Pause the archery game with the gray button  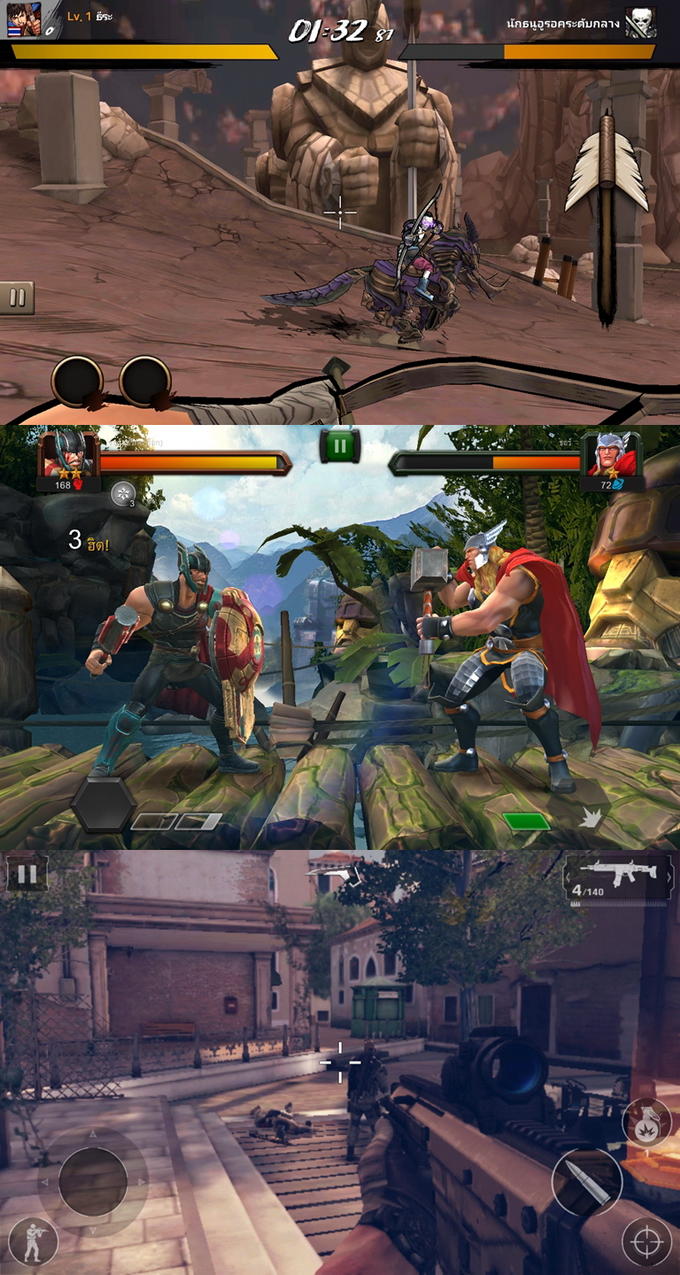coord(16,297)
